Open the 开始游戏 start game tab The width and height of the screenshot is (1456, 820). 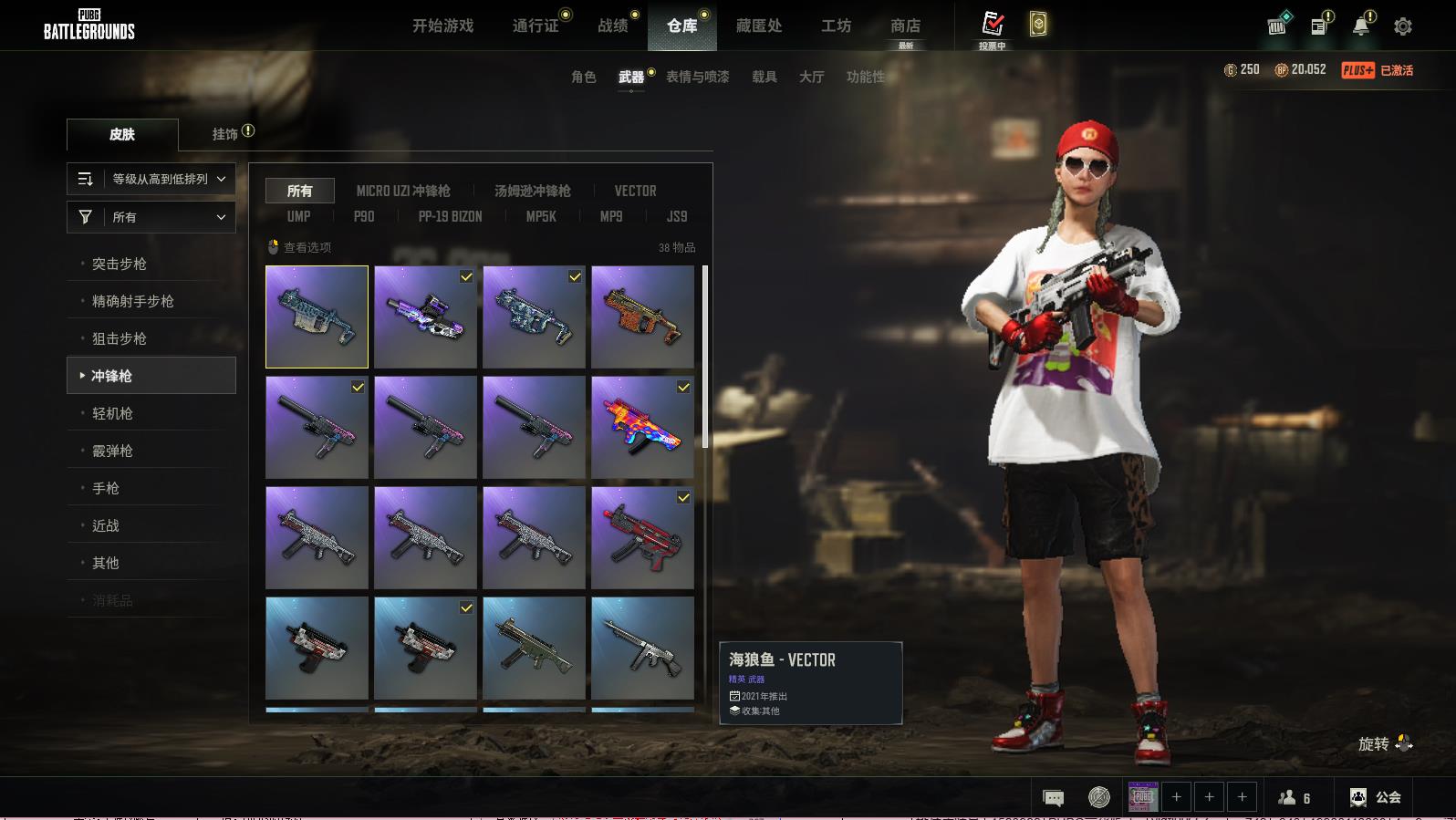coord(442,26)
